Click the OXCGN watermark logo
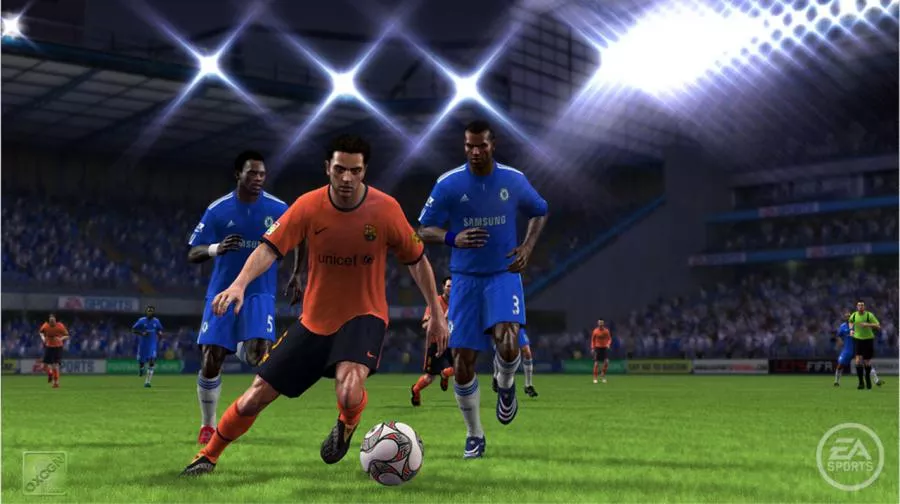Screen dimensions: 900x504 (x=45, y=472)
